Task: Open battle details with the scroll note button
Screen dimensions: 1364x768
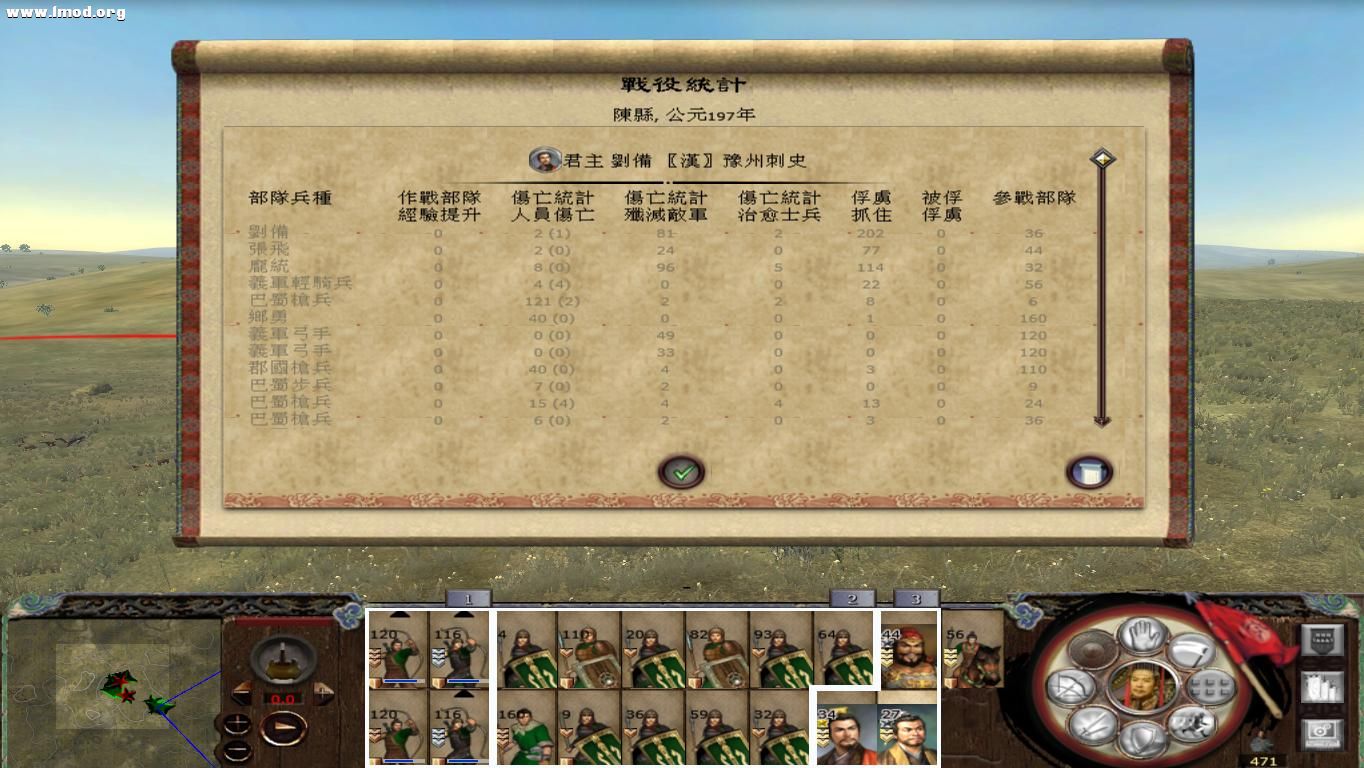Action: (x=1089, y=471)
